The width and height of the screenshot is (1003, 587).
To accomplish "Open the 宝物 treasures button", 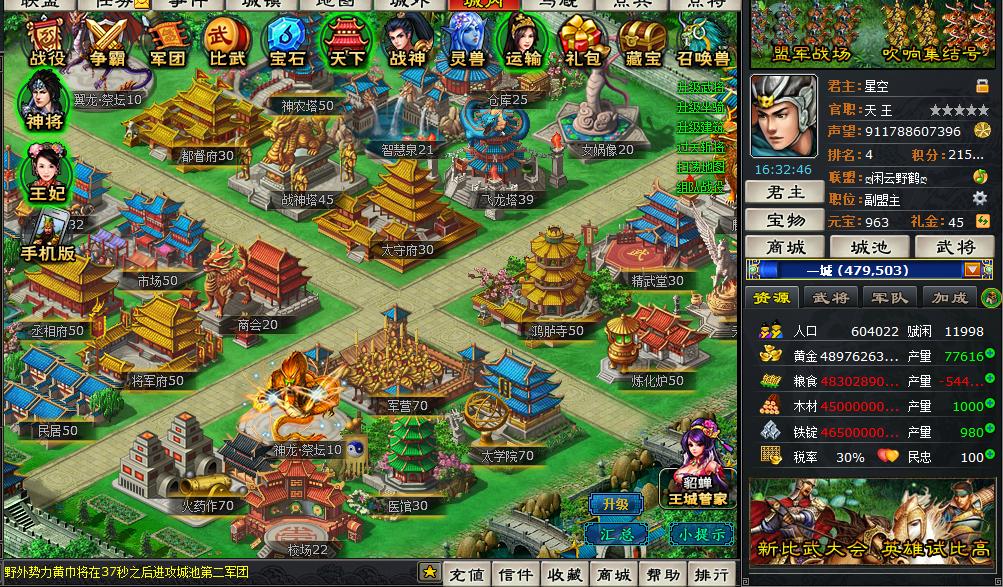I will click(x=784, y=220).
